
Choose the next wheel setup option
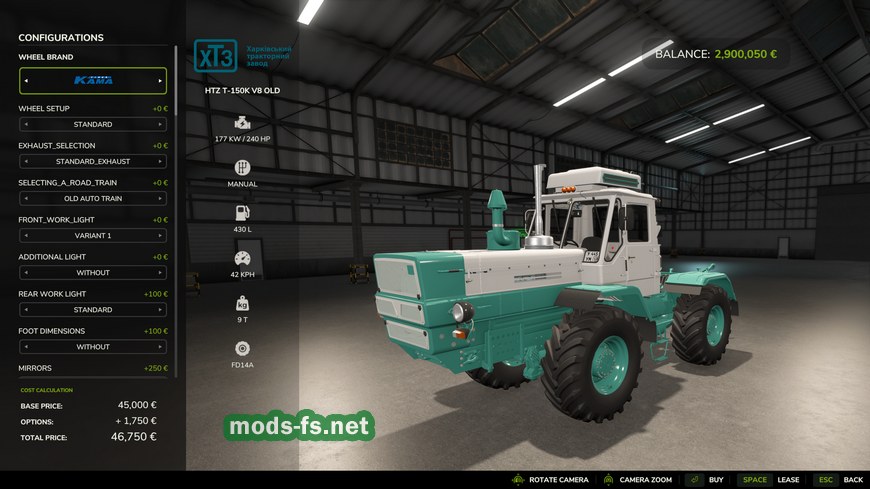click(x=160, y=125)
